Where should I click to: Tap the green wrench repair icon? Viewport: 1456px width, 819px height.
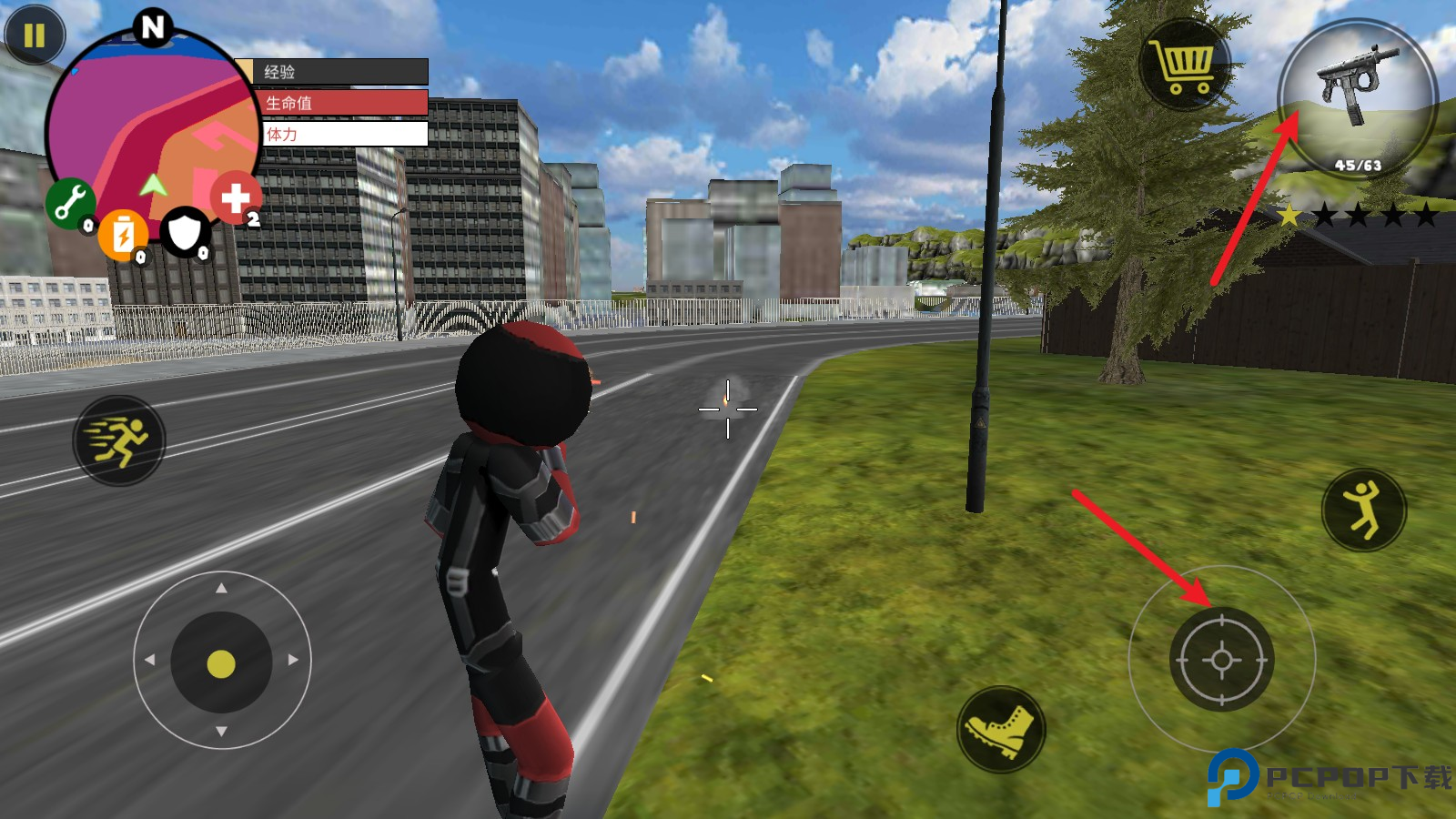(x=70, y=202)
